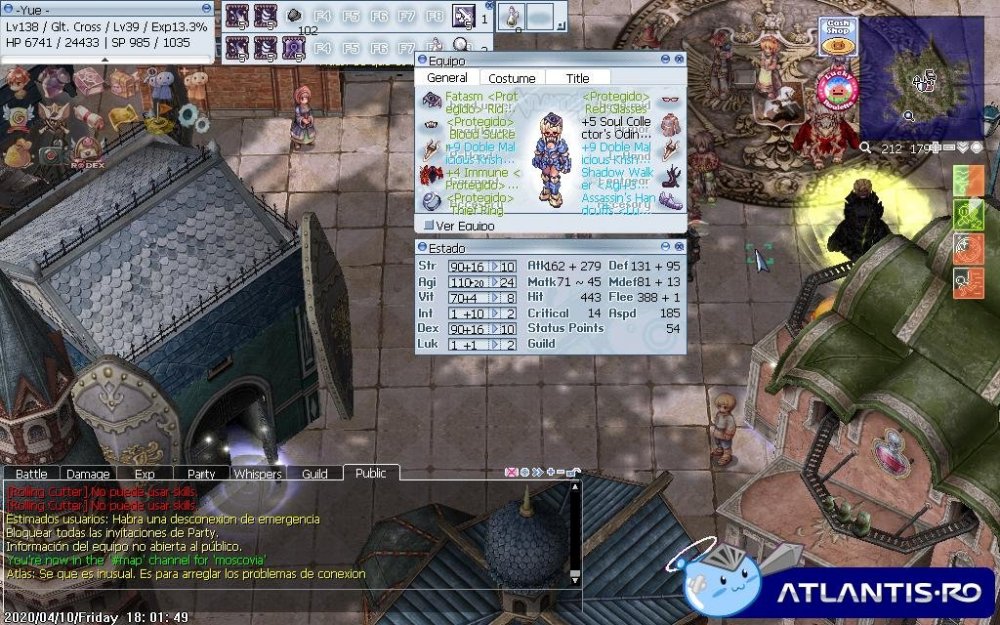Click the Red Glasses equipment slot
The width and height of the screenshot is (1000, 625).
[670, 100]
